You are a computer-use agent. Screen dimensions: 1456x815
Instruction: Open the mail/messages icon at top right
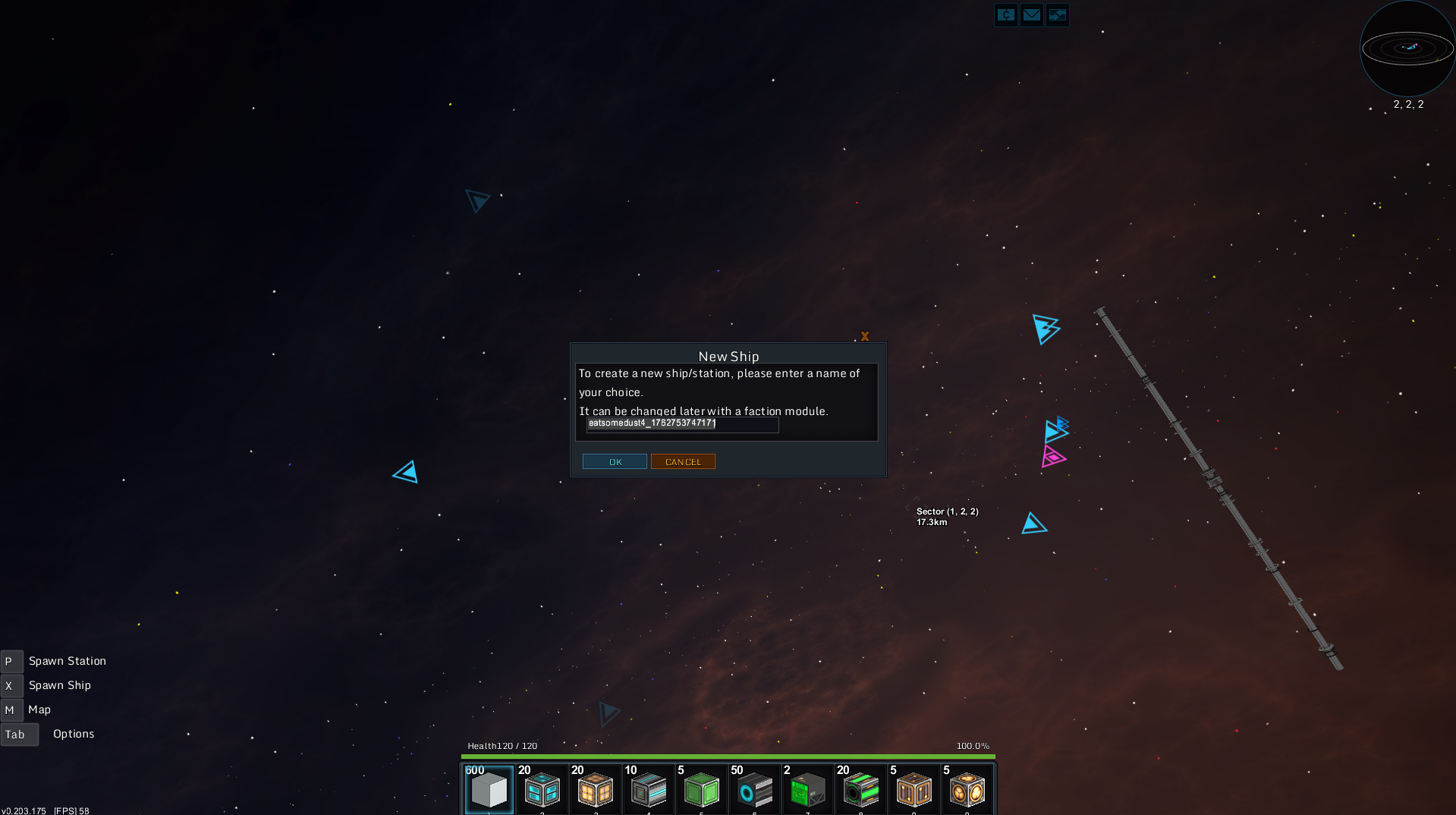click(1031, 15)
